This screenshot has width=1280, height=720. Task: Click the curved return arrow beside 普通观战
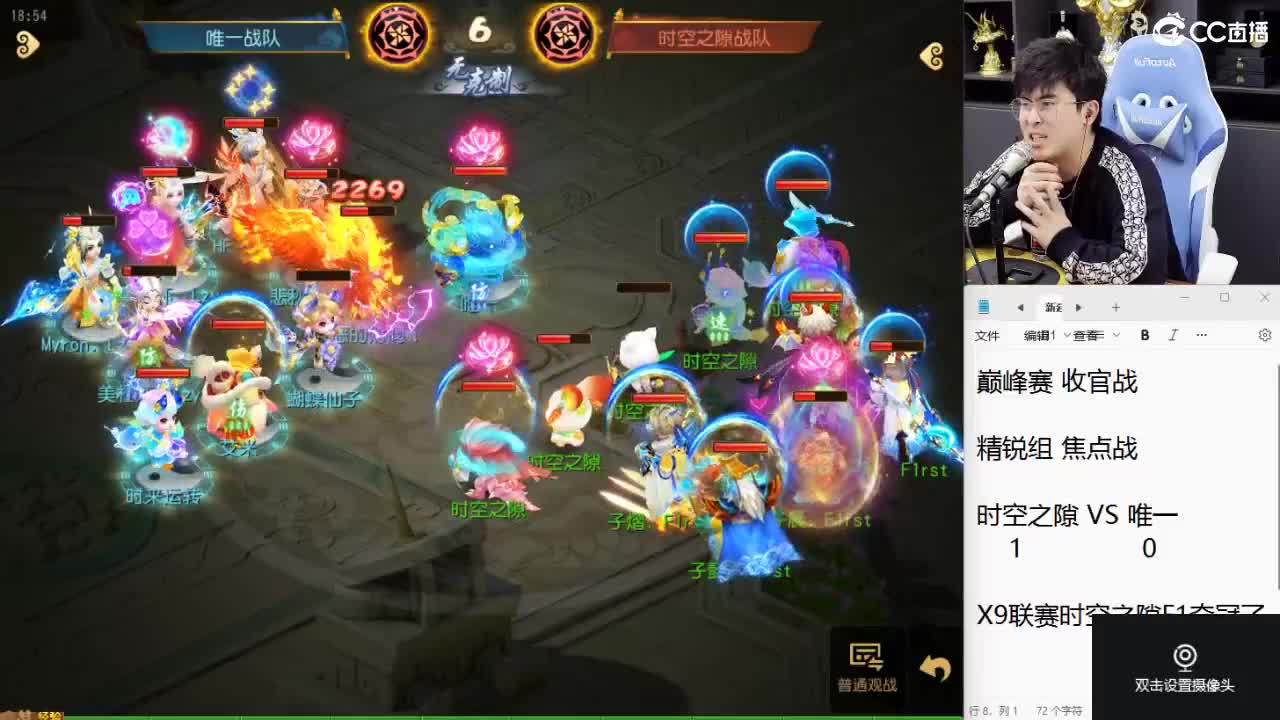click(933, 666)
